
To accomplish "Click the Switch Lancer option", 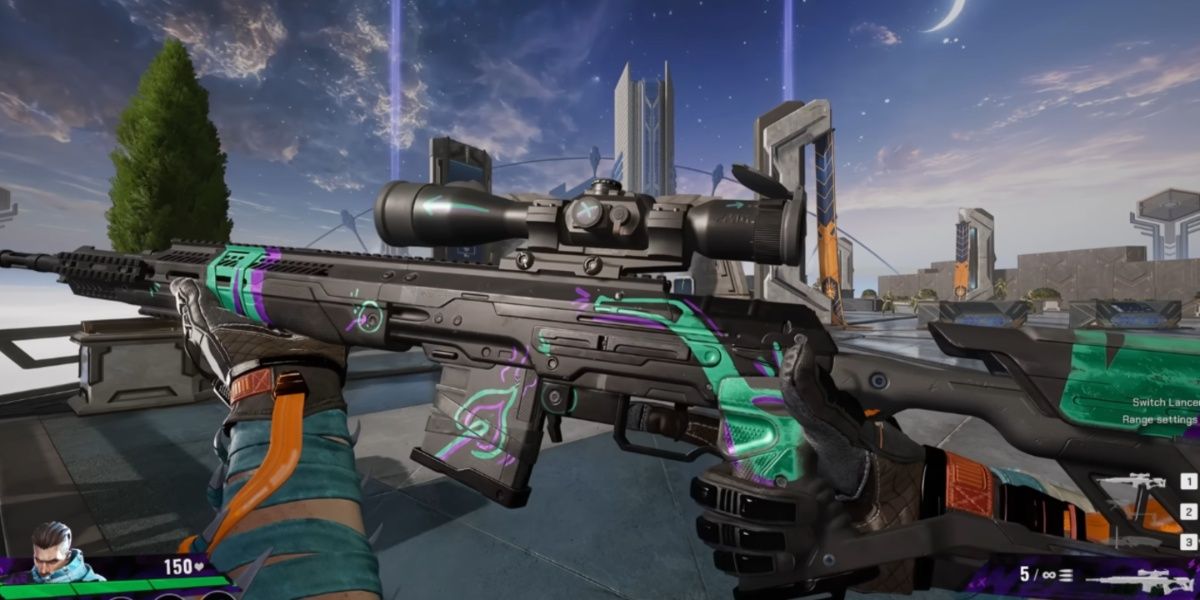I will pyautogui.click(x=1164, y=402).
